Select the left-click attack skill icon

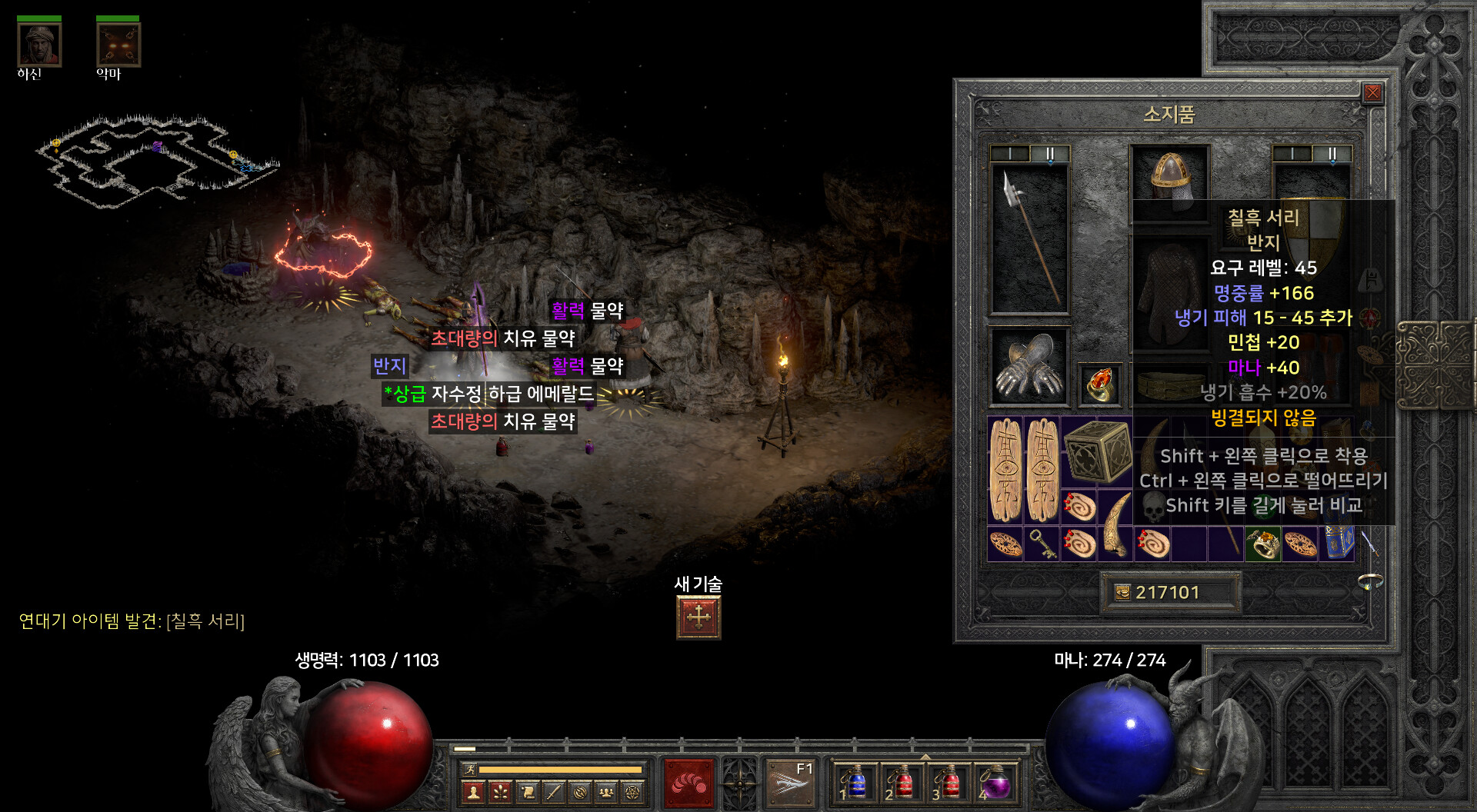[x=688, y=783]
